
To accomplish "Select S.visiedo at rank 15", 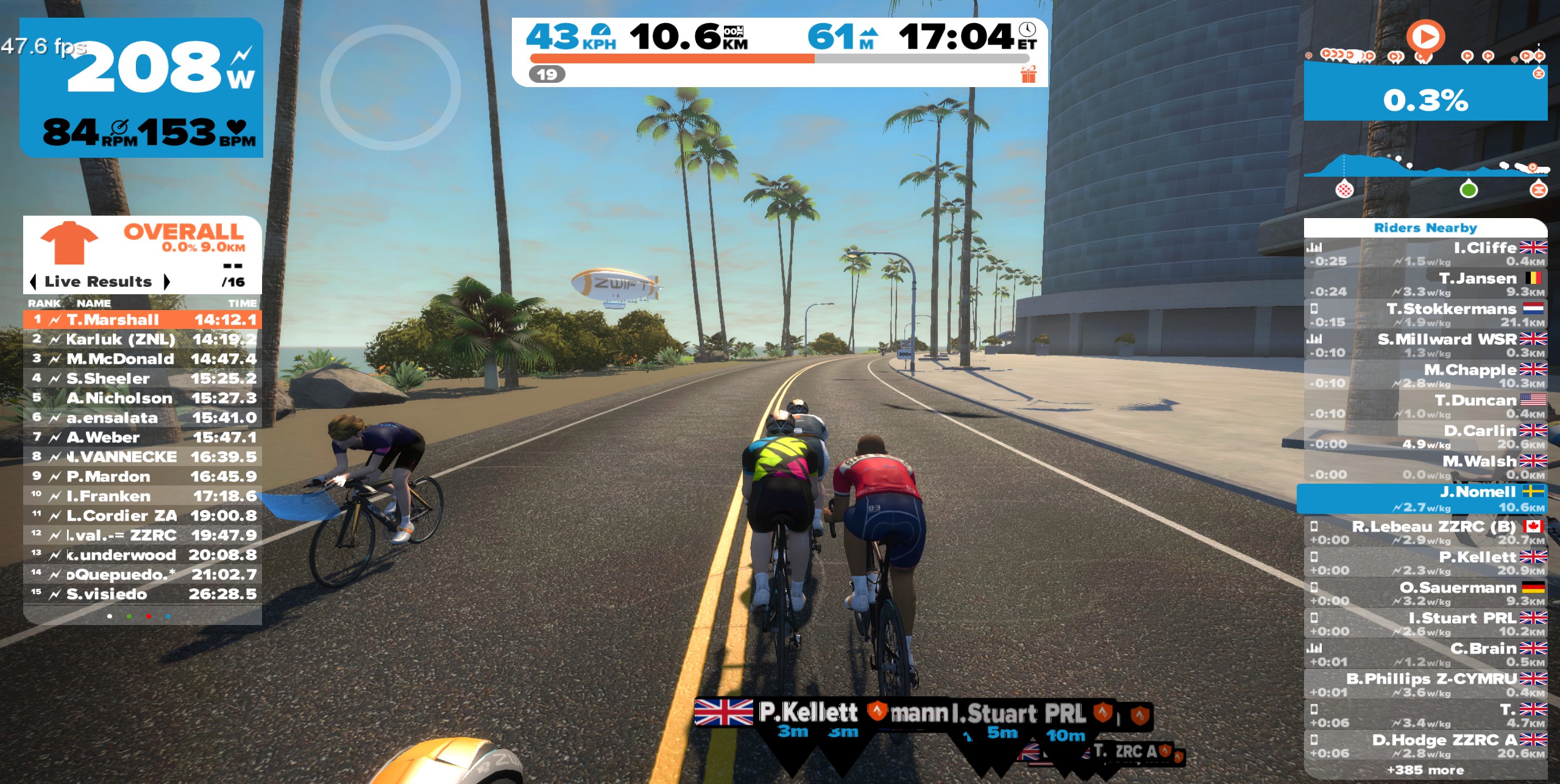I will (143, 594).
